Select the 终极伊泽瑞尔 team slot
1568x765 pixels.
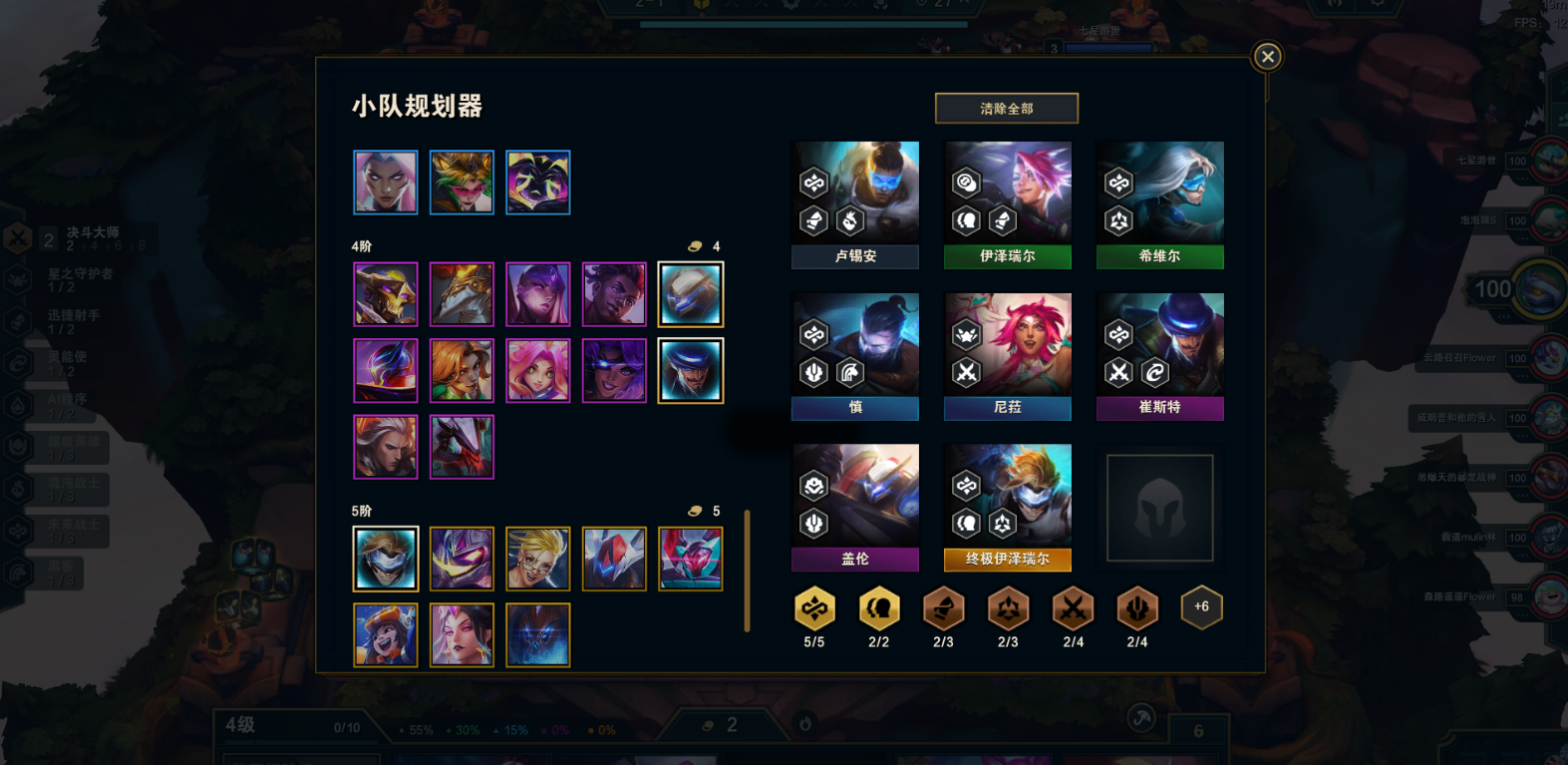[1007, 508]
